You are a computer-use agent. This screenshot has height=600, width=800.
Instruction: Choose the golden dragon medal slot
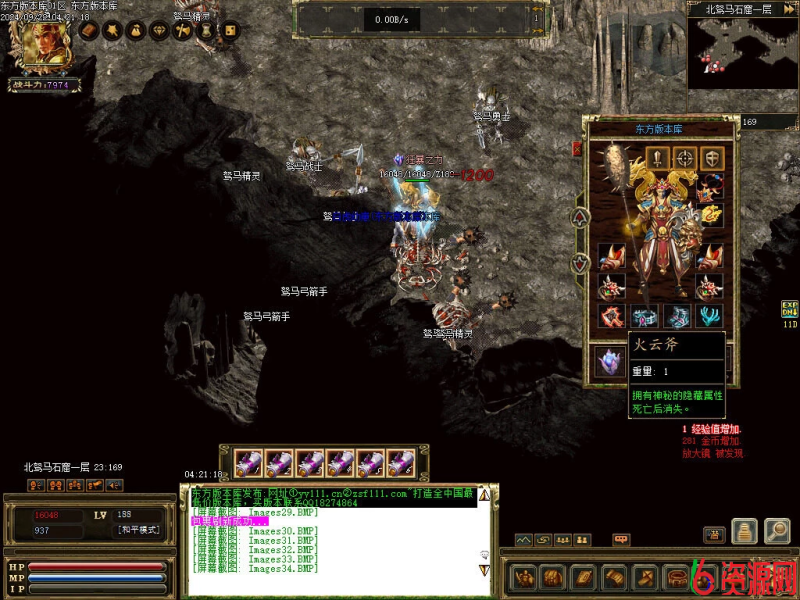pos(711,214)
